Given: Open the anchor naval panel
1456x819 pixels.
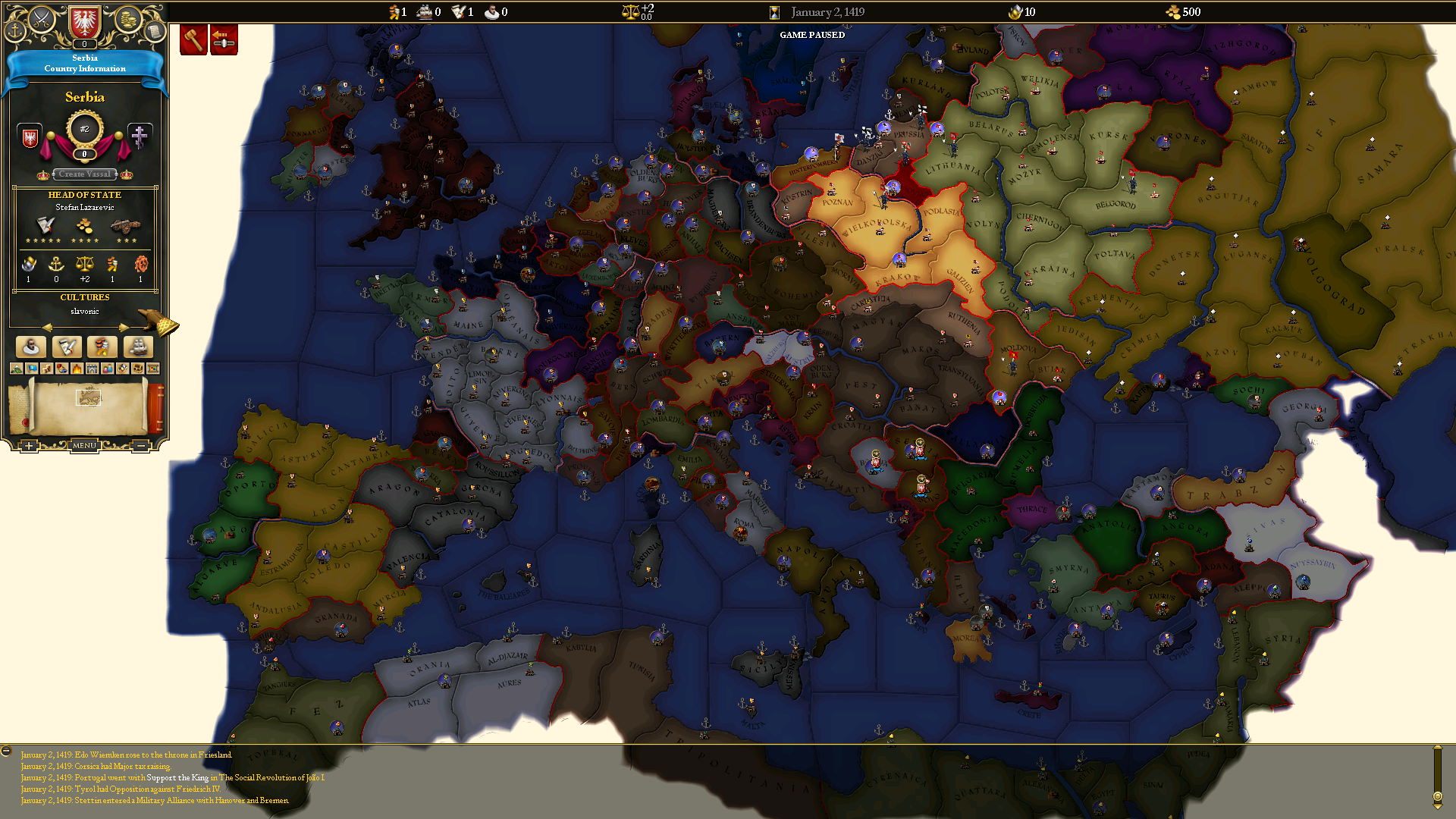Looking at the screenshot, I should tap(15, 31).
